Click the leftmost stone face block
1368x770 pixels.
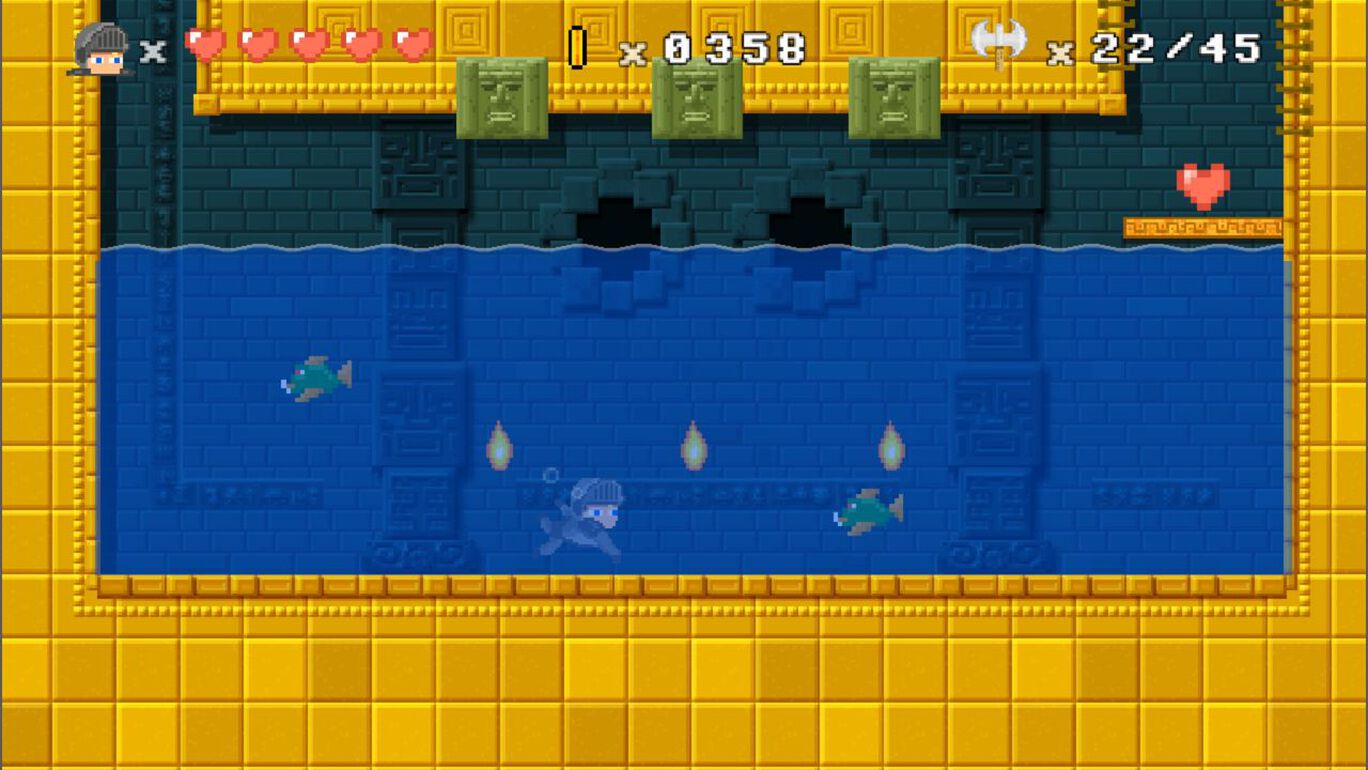501,96
